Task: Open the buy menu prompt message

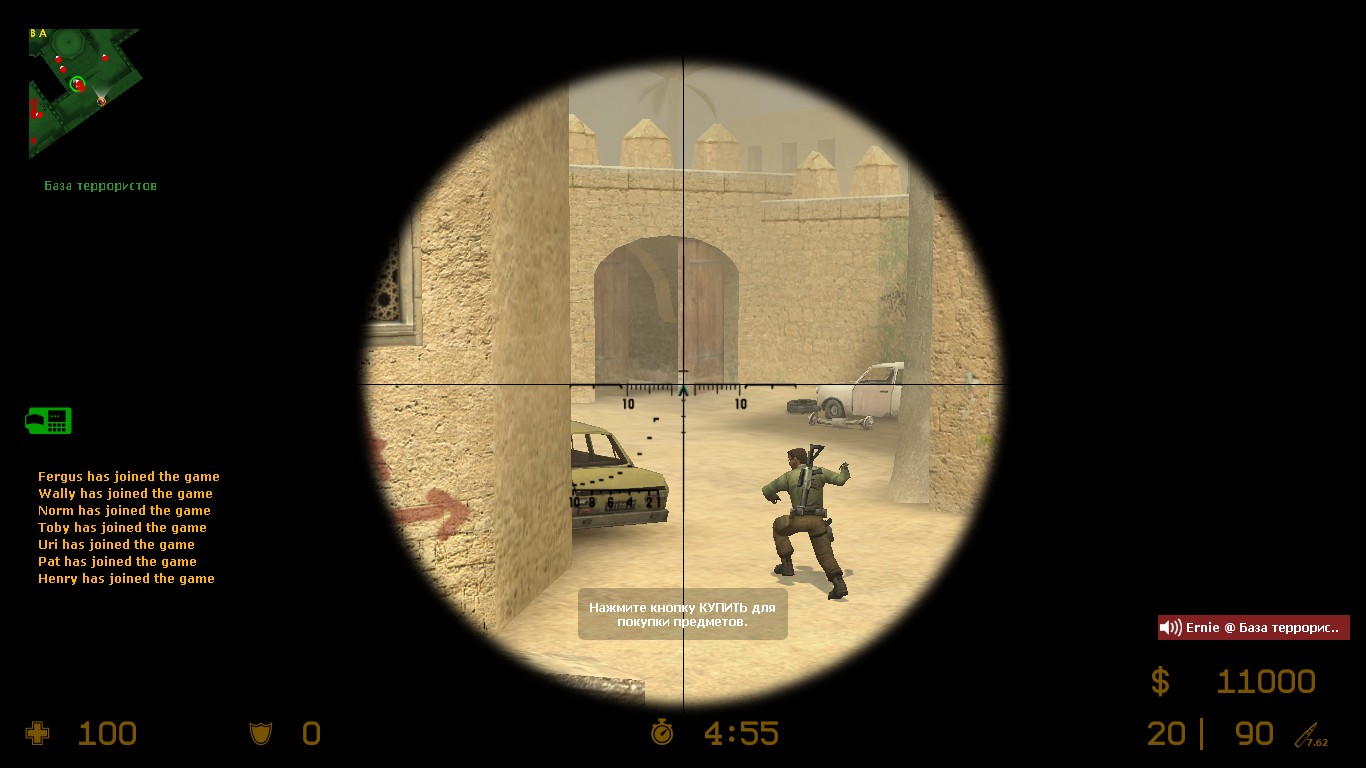Action: coord(682,615)
